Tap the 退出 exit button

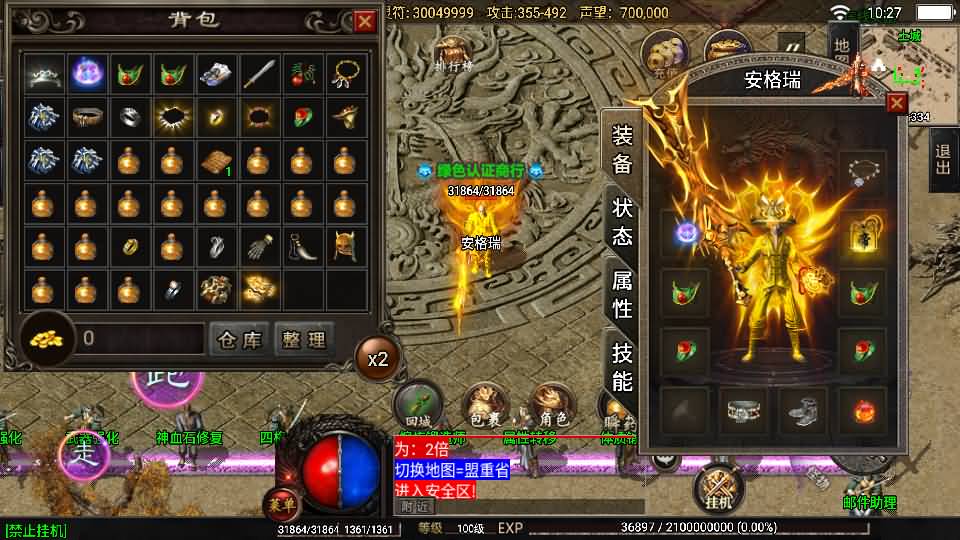[x=943, y=160]
